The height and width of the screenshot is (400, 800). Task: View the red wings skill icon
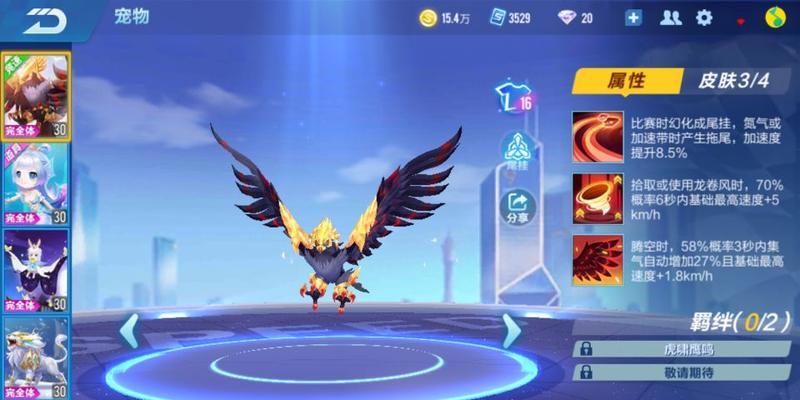coord(596,258)
